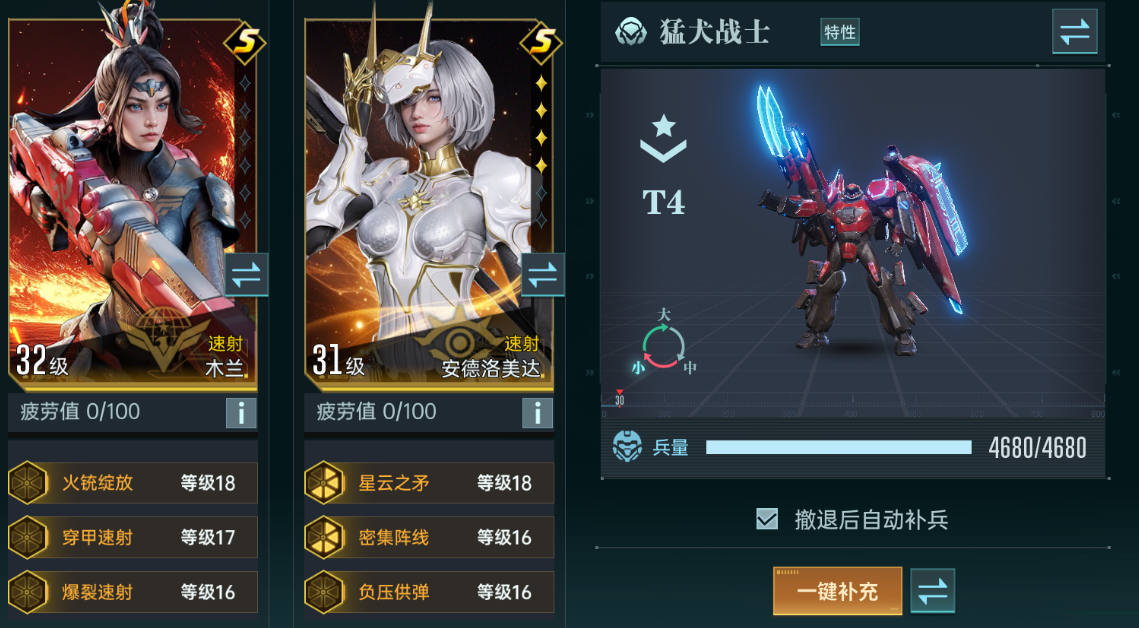Screen dimensions: 1139x628
Task: Adjust the 兵量 troop amount bar
Action: [838, 447]
